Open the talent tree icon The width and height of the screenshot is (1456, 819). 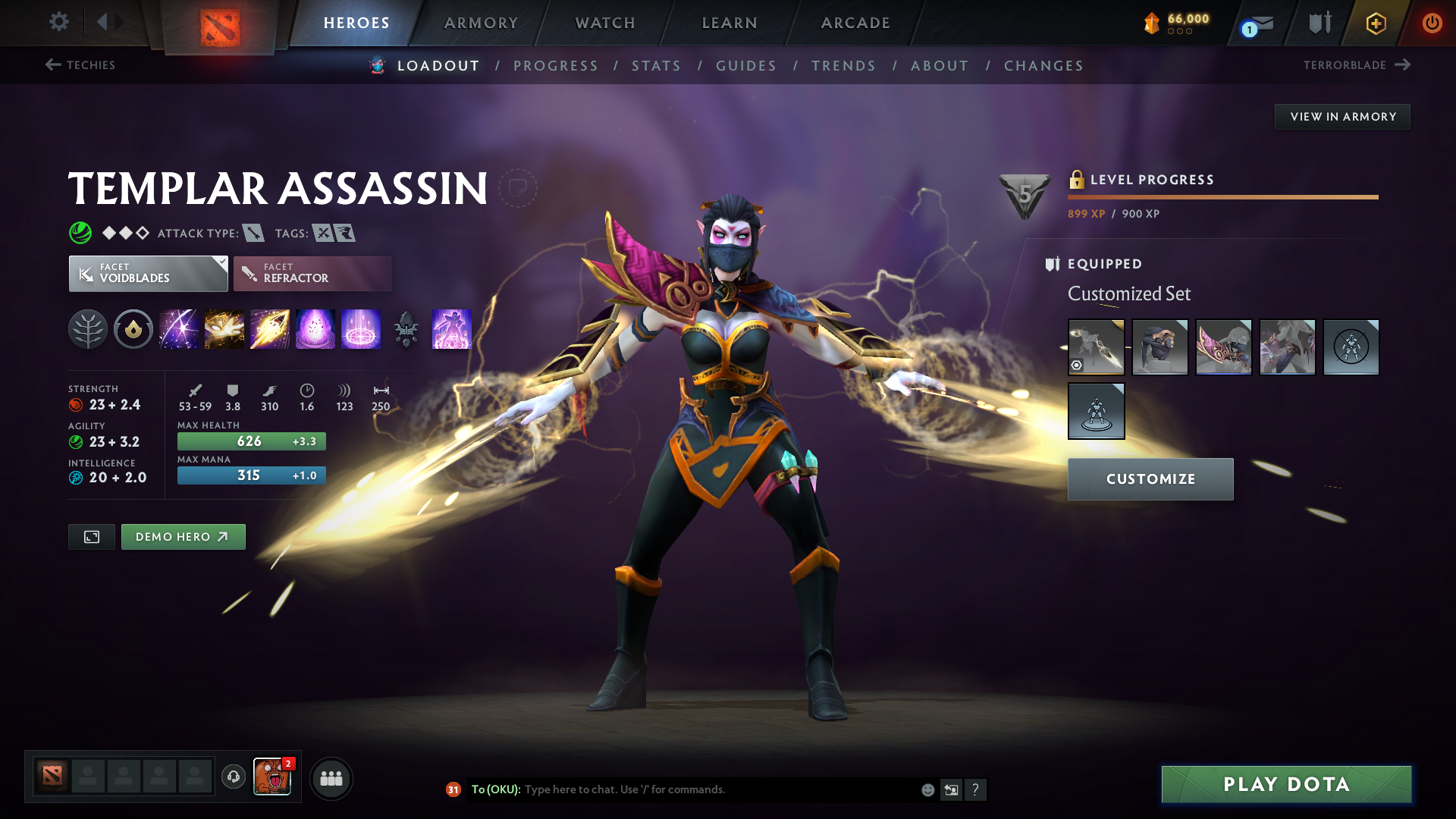pos(88,330)
